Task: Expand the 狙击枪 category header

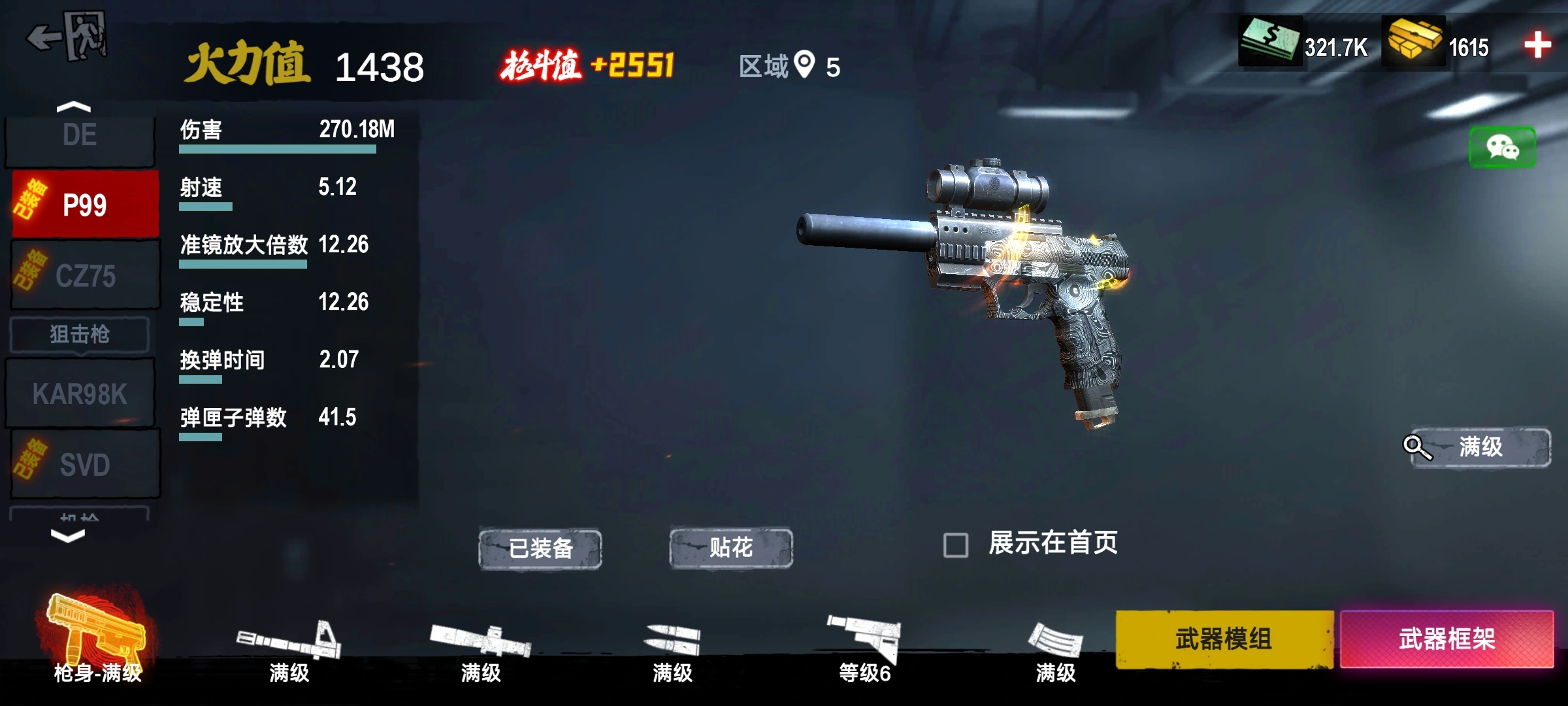Action: [80, 335]
